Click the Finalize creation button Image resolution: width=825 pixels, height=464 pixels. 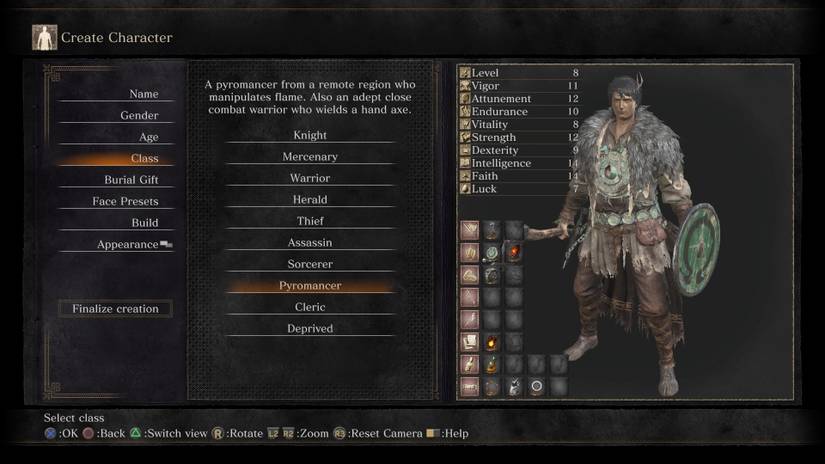115,309
